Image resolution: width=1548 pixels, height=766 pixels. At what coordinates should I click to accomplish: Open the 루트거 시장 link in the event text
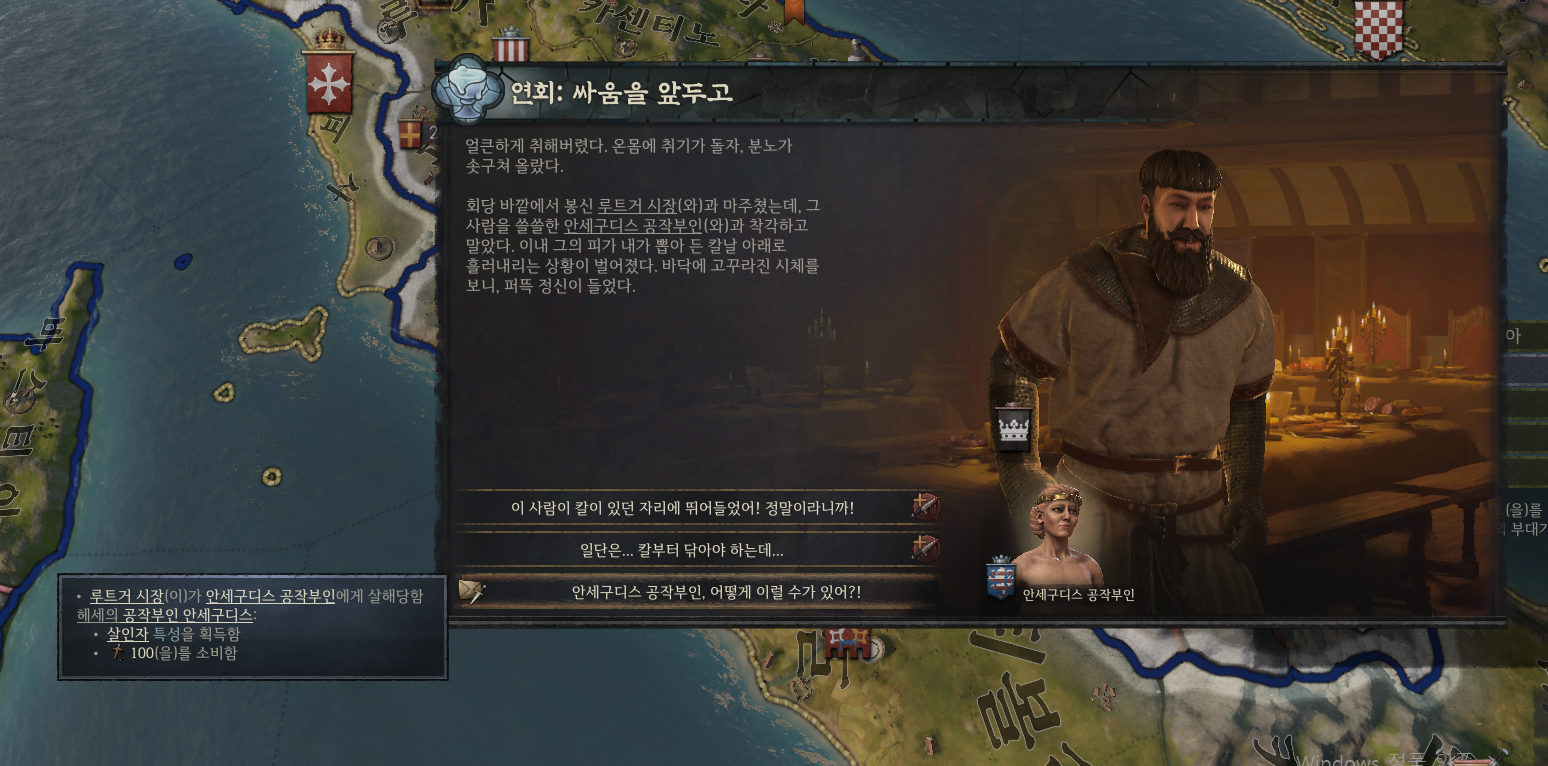click(636, 206)
